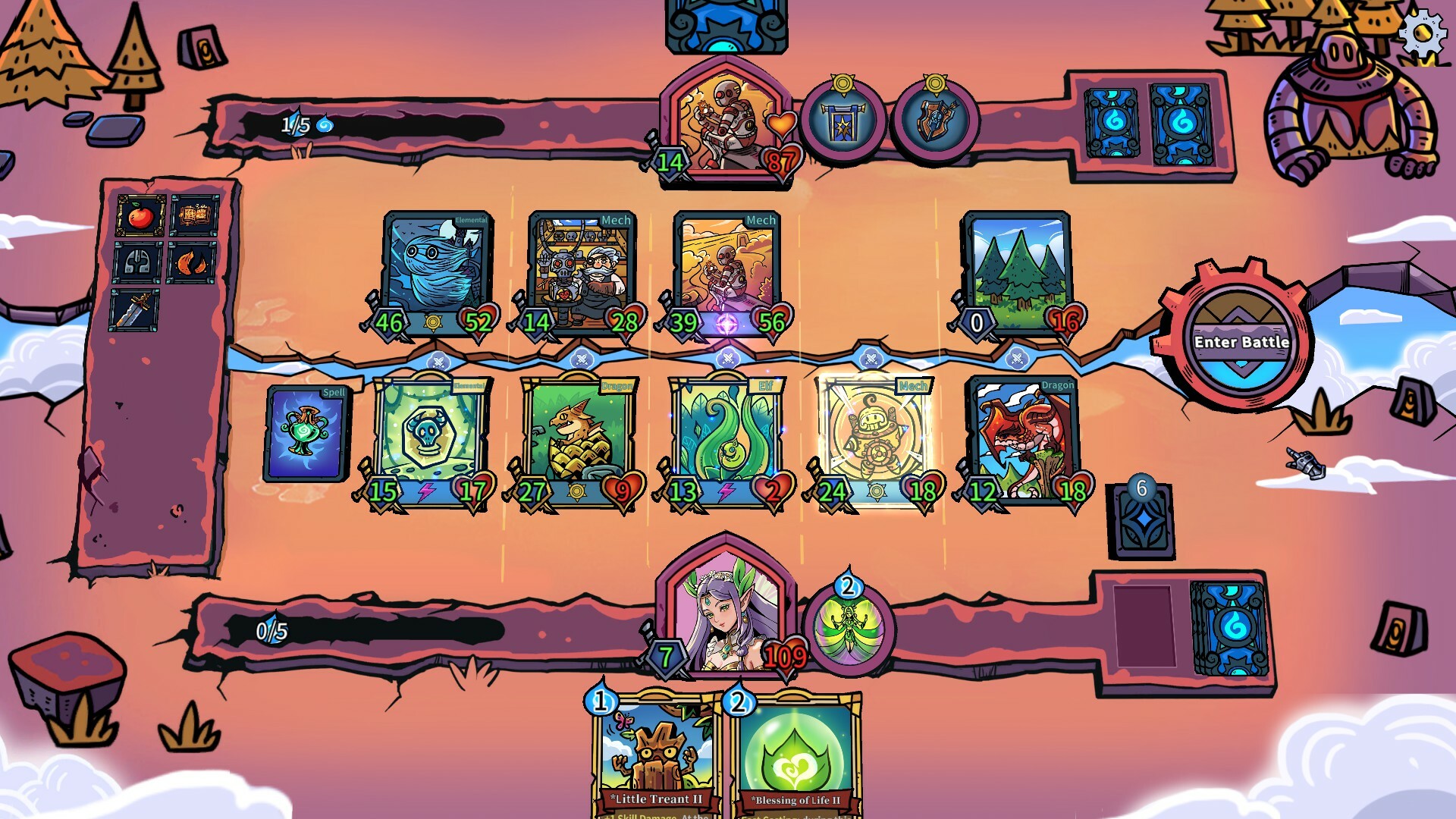Viewport: 1456px width, 819px height.
Task: Select the sword artifact icon
Action: pyautogui.click(x=133, y=308)
